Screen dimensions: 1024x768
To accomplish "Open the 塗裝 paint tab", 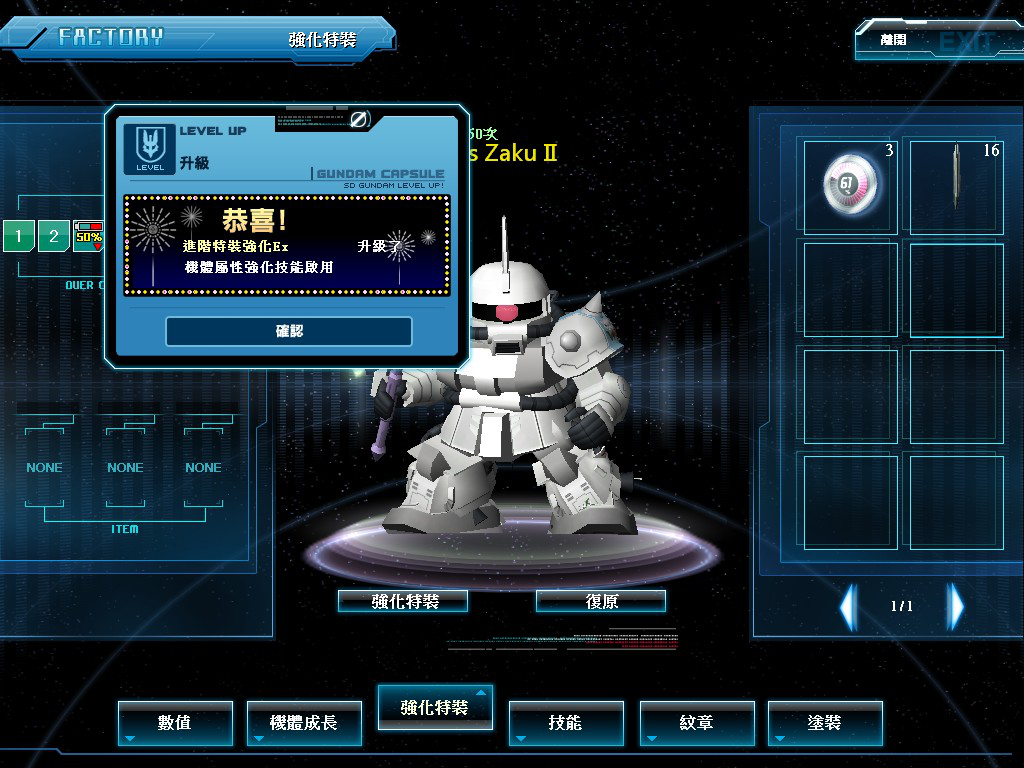I will coord(825,722).
